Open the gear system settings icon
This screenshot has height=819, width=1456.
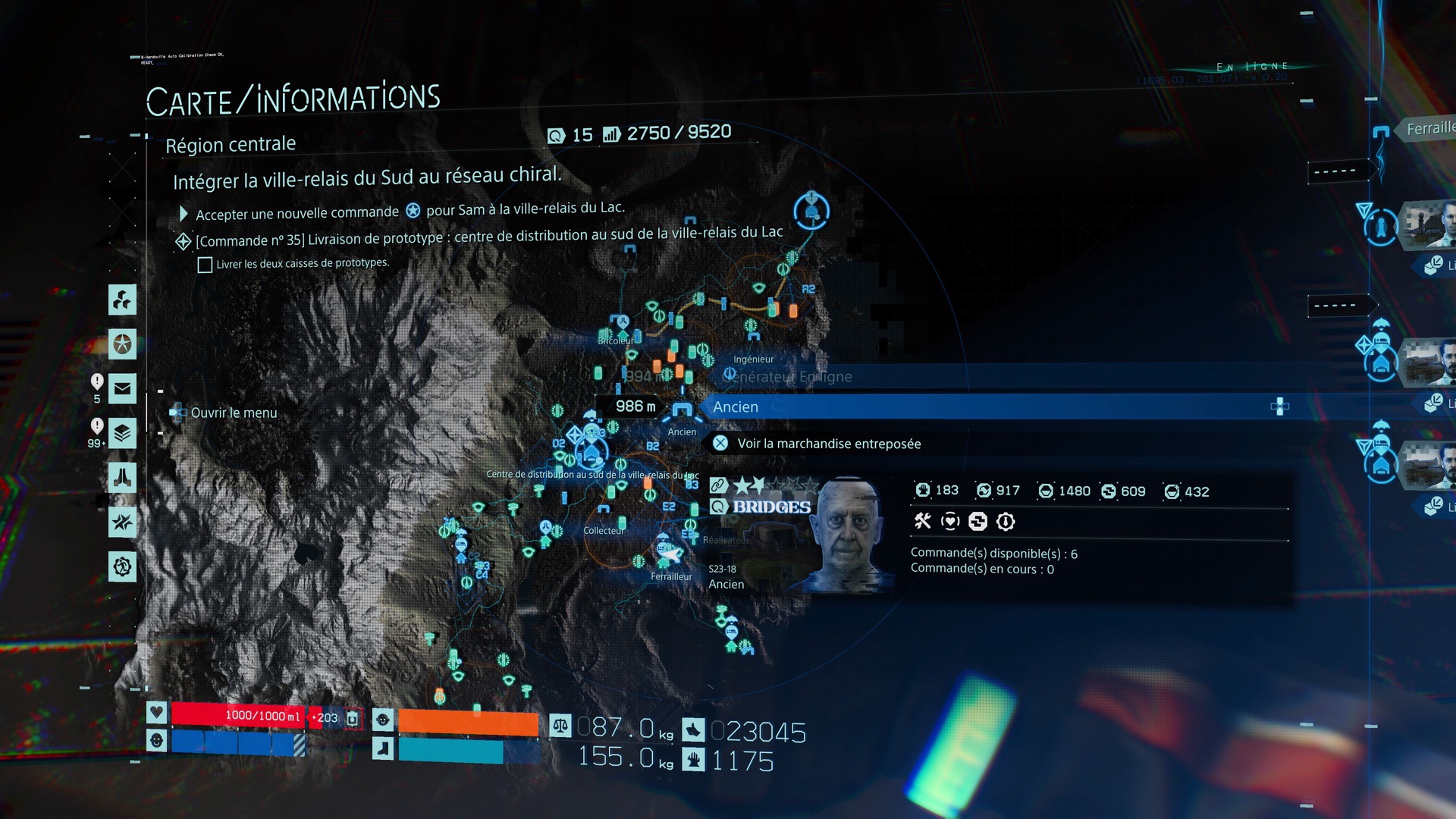pyautogui.click(x=122, y=566)
